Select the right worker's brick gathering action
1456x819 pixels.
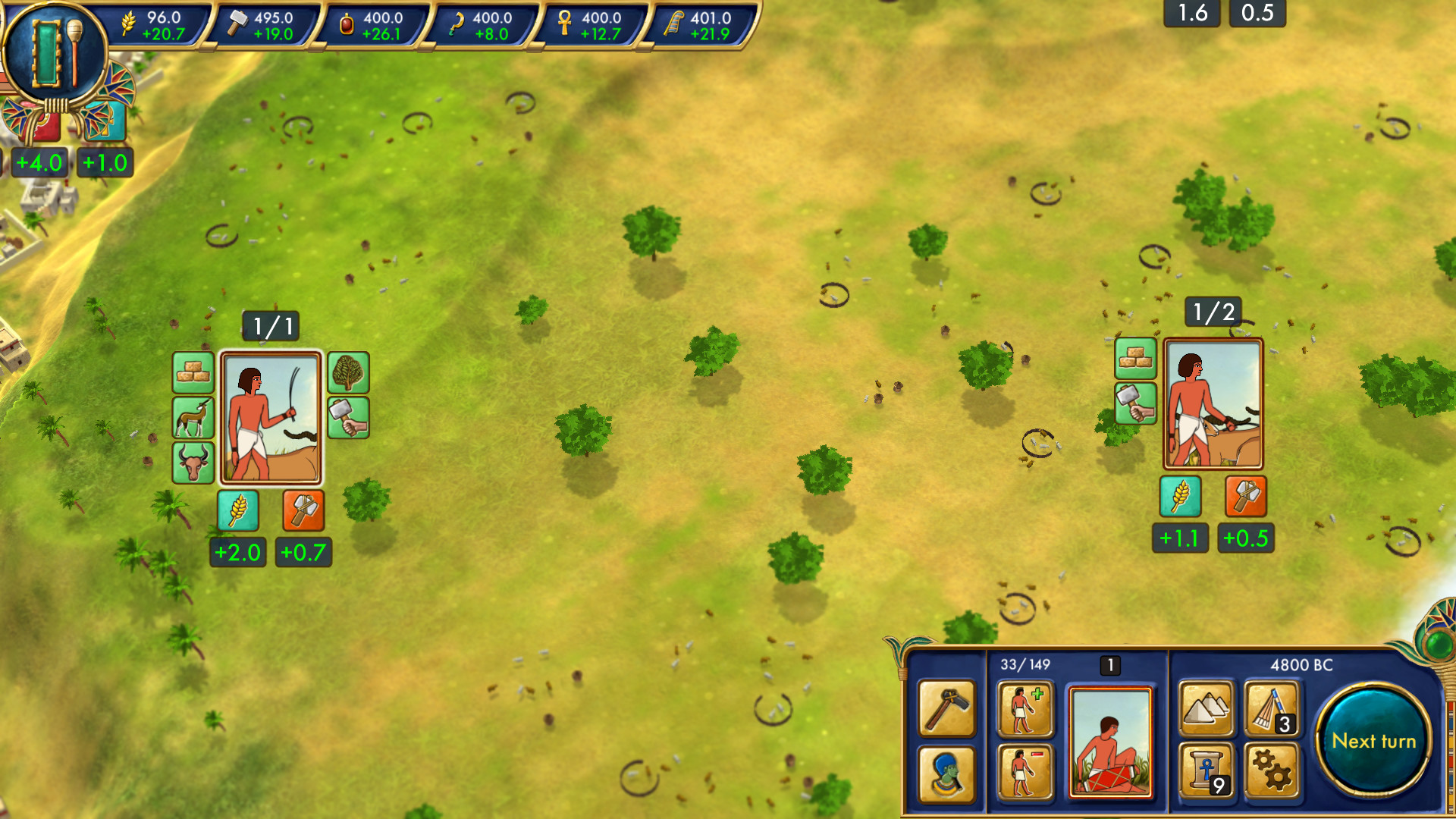[1136, 359]
